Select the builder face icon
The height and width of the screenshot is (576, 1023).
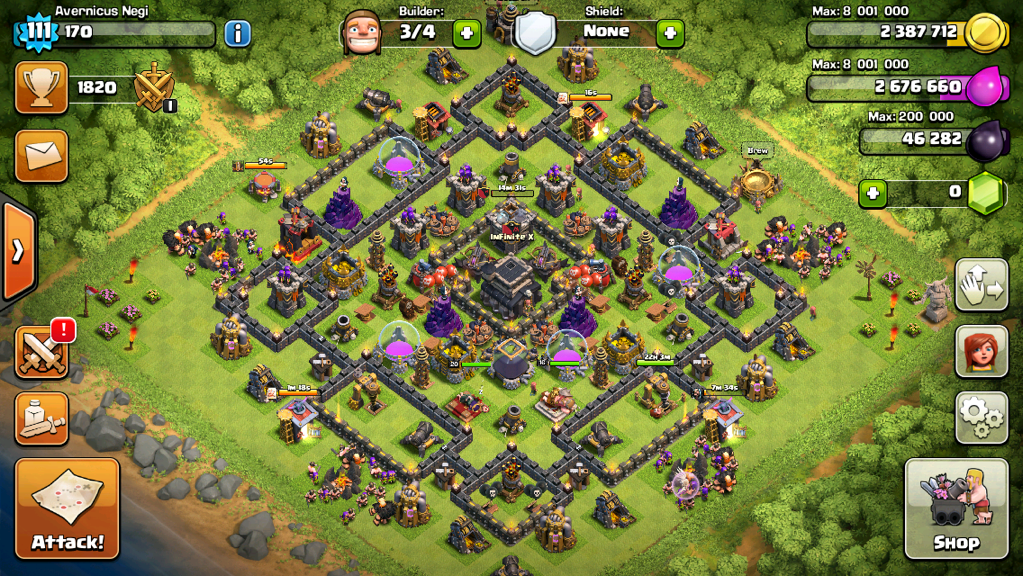[x=361, y=33]
